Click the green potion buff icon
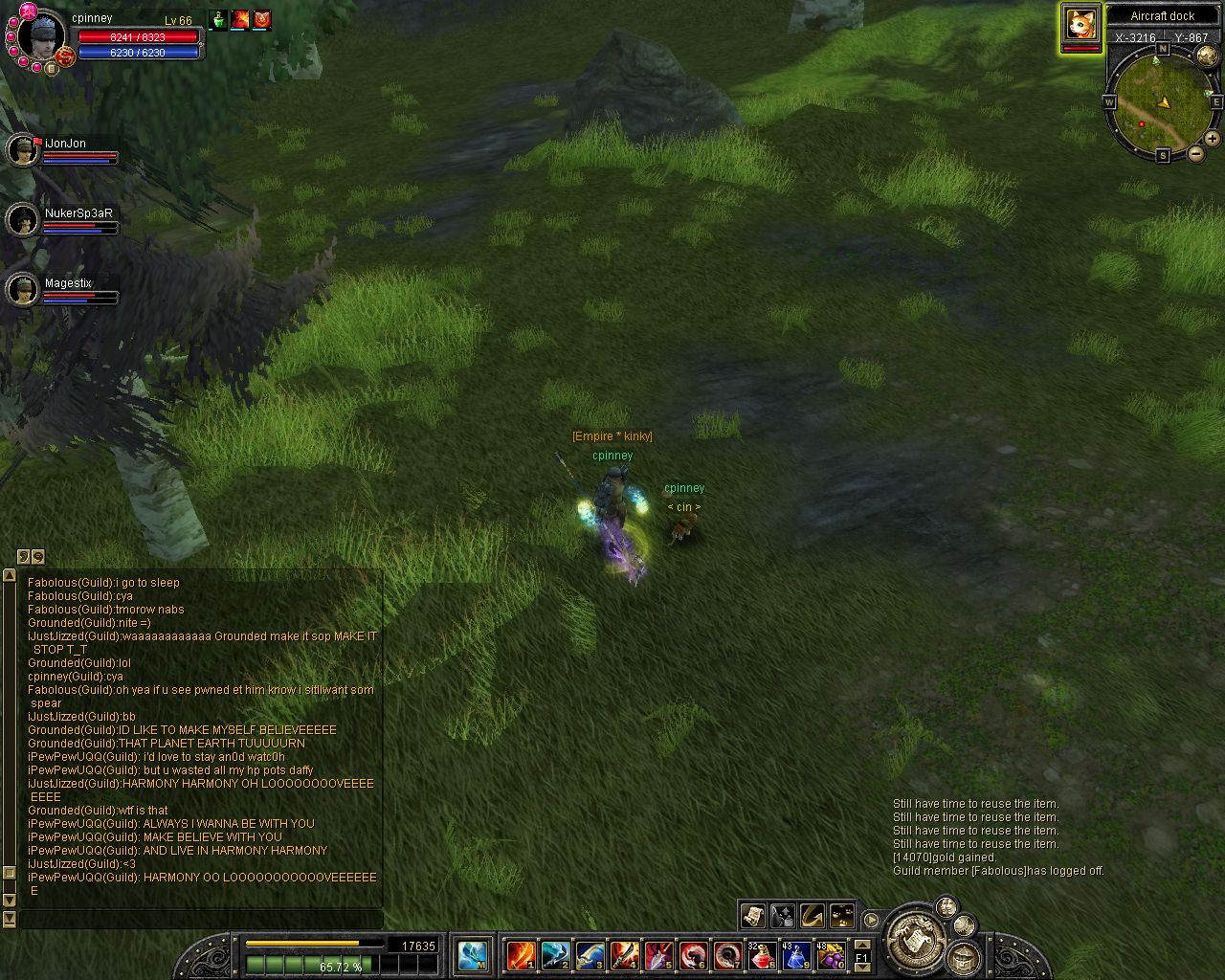The width and height of the screenshot is (1225, 980). pos(219,20)
